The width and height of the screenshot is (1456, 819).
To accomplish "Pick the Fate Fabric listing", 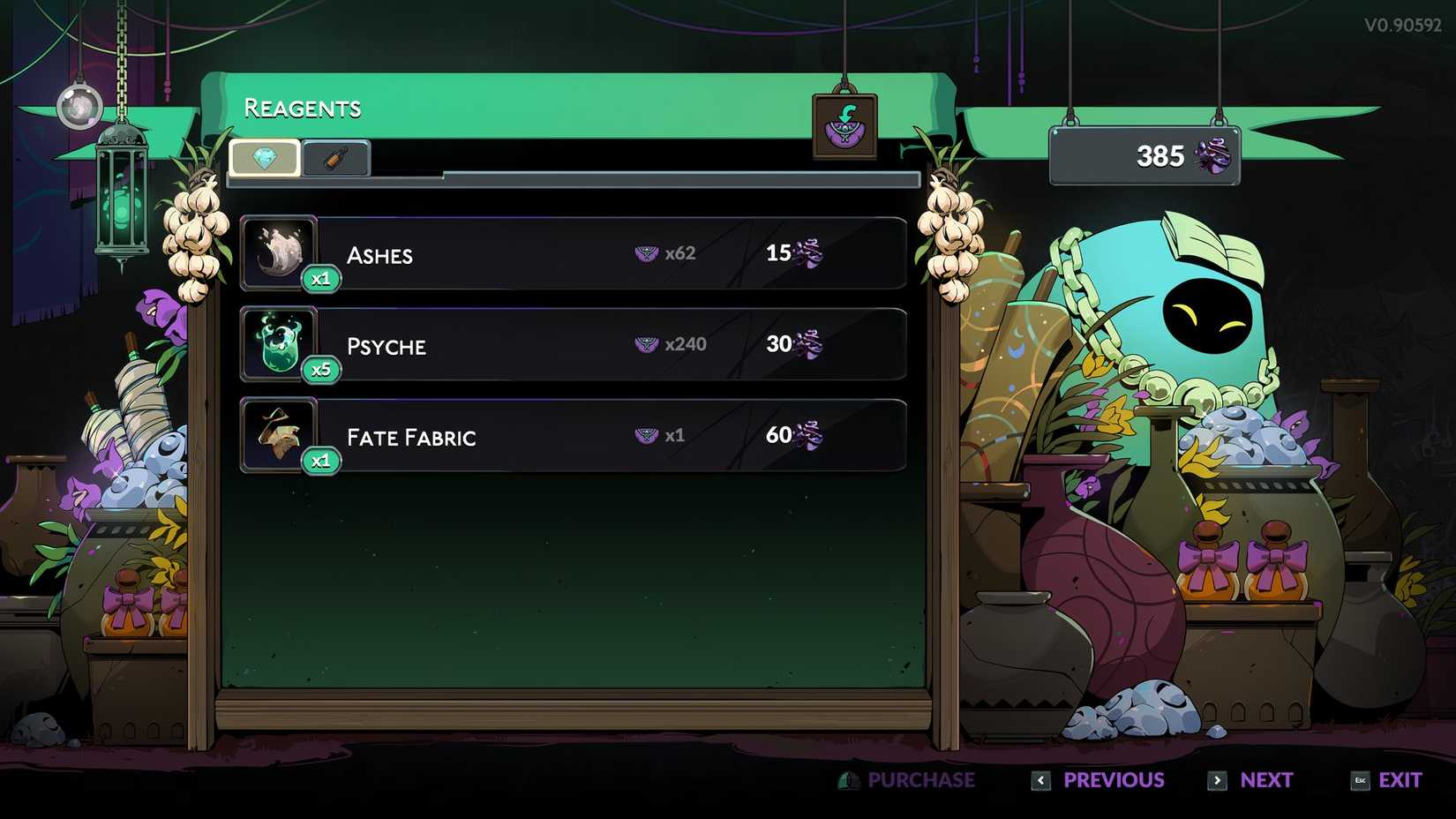I will pyautogui.click(x=574, y=436).
